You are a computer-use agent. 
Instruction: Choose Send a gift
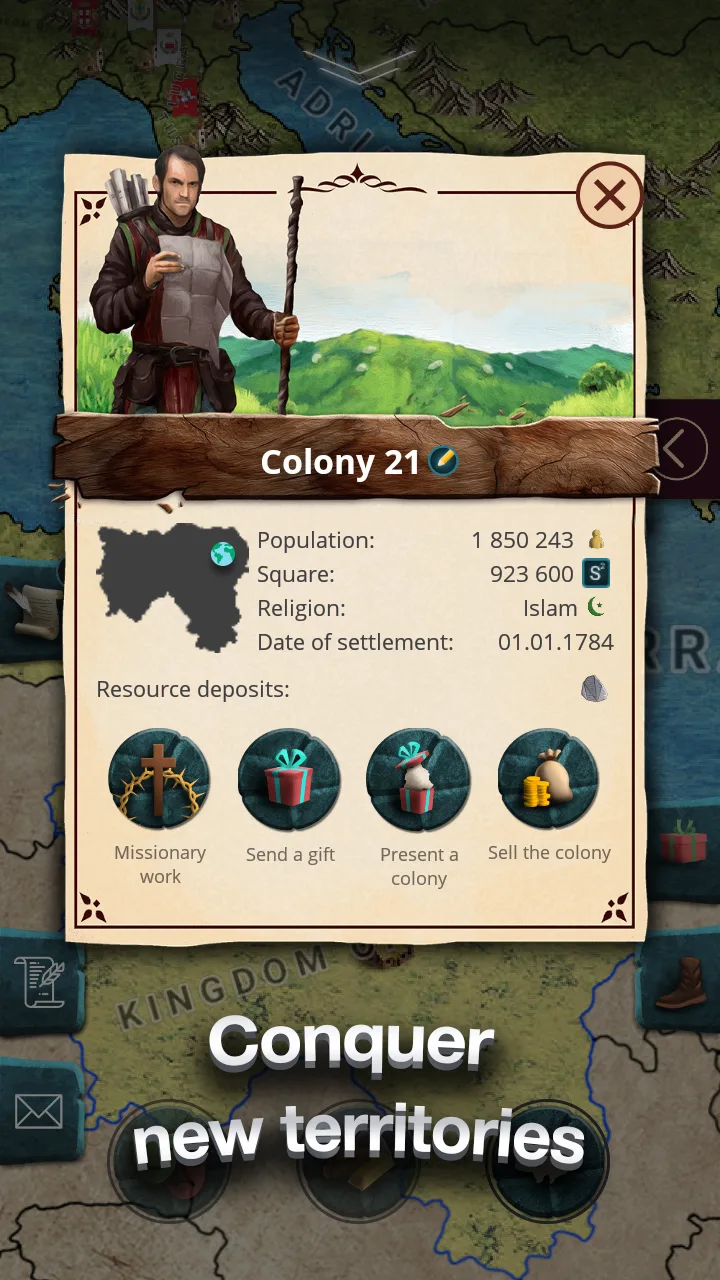tap(290, 779)
